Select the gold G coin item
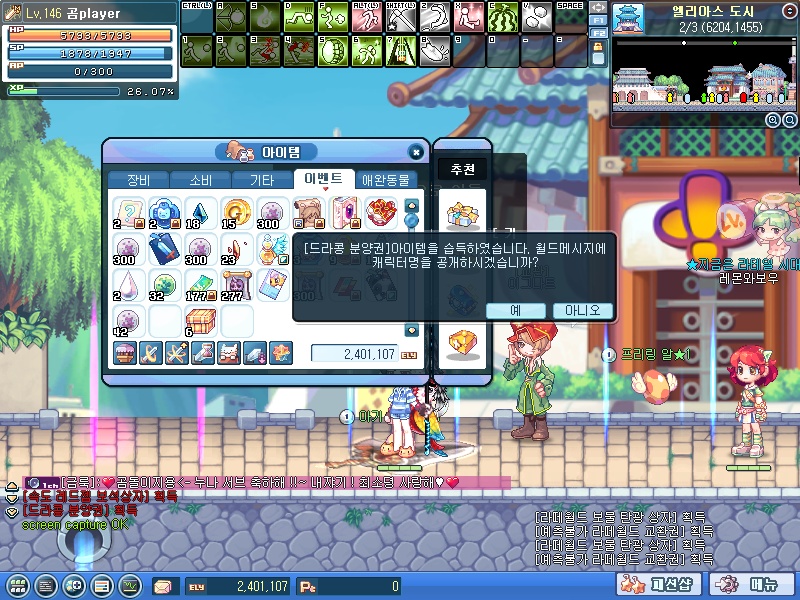Viewport: 800px width, 600px height. pyautogui.click(x=236, y=212)
